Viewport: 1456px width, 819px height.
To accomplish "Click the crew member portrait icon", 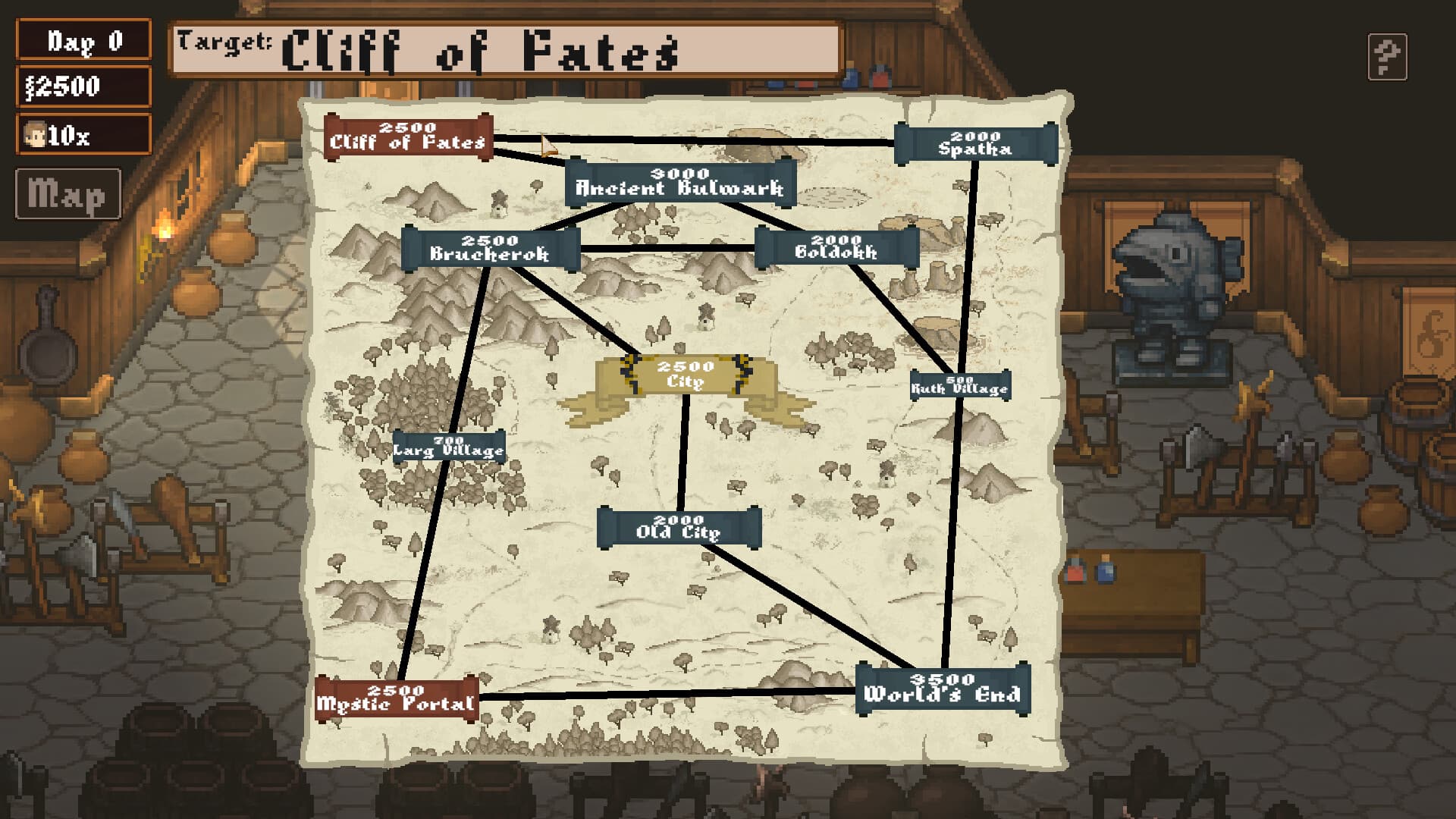I will click(34, 135).
